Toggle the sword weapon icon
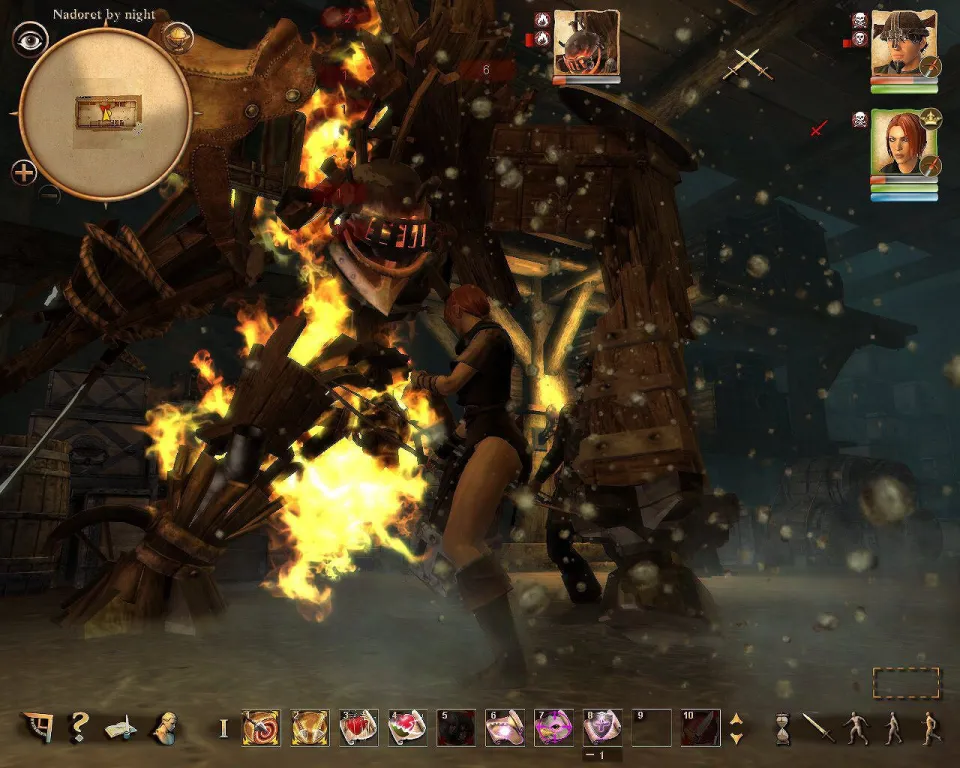Screen dimensions: 960x768 pyautogui.click(x=818, y=727)
